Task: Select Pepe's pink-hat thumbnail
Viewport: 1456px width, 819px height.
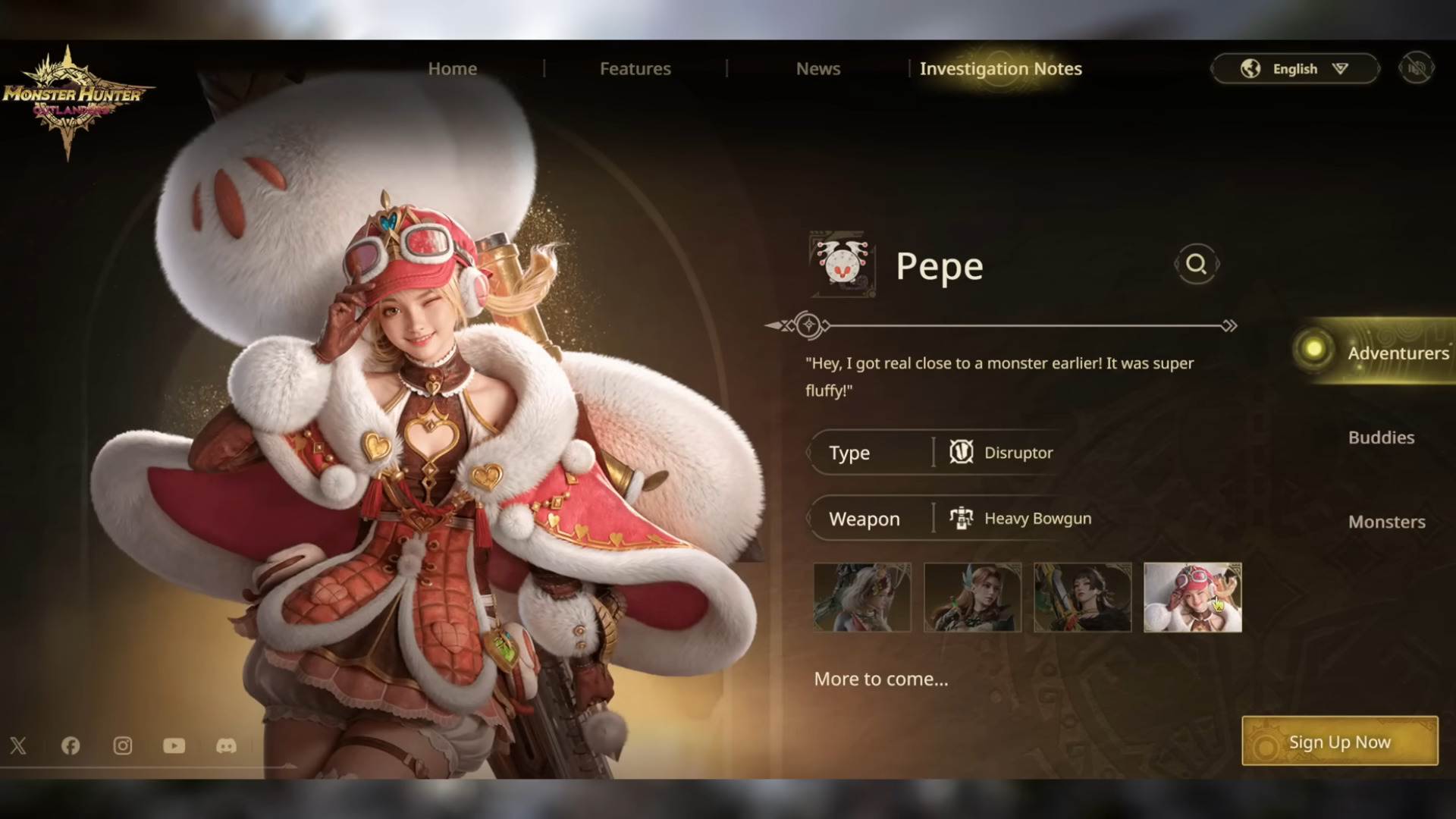Action: [x=1192, y=598]
